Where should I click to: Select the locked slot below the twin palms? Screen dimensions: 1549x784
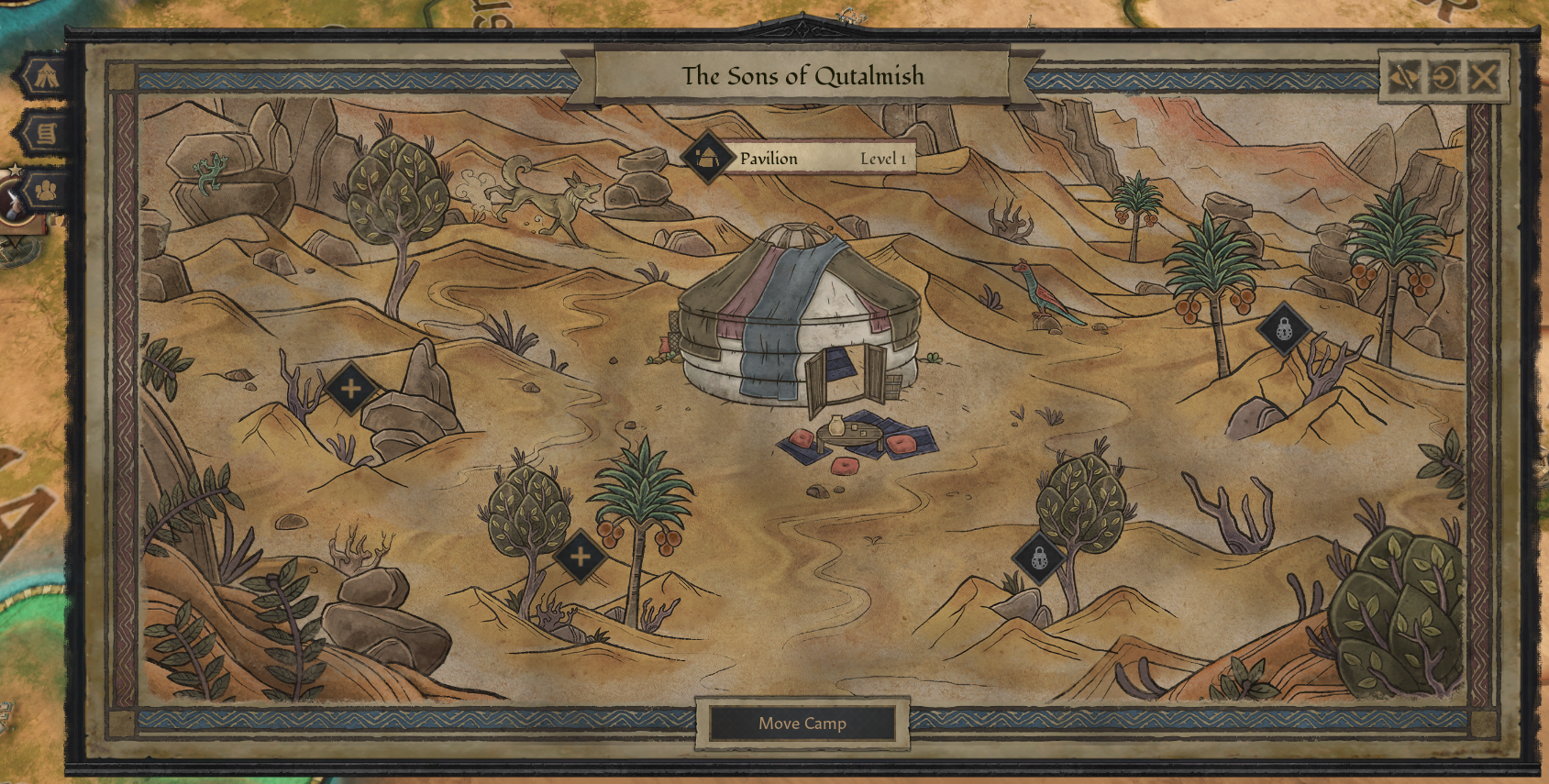click(1284, 328)
